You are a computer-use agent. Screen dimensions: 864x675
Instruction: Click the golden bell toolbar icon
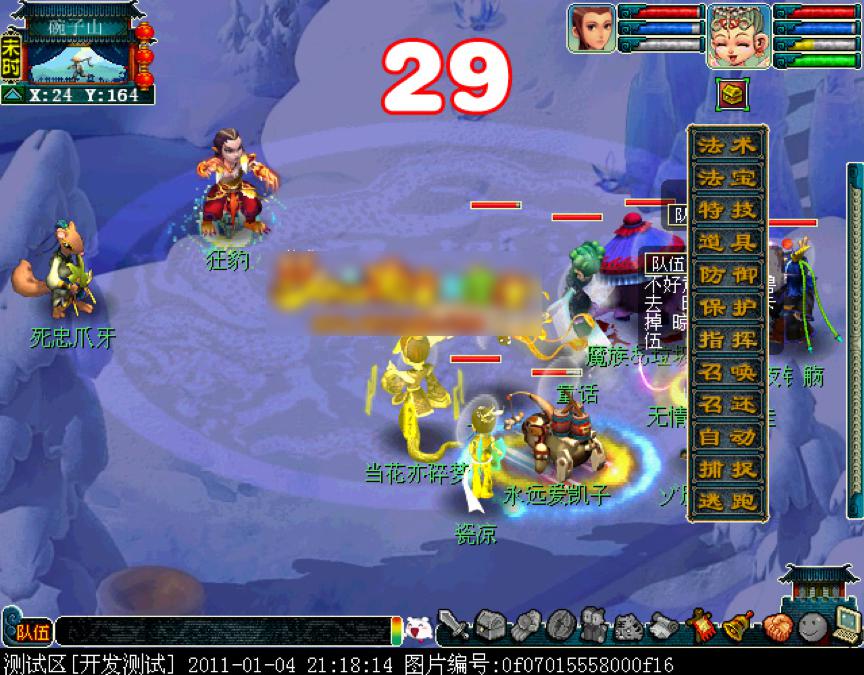(x=738, y=627)
